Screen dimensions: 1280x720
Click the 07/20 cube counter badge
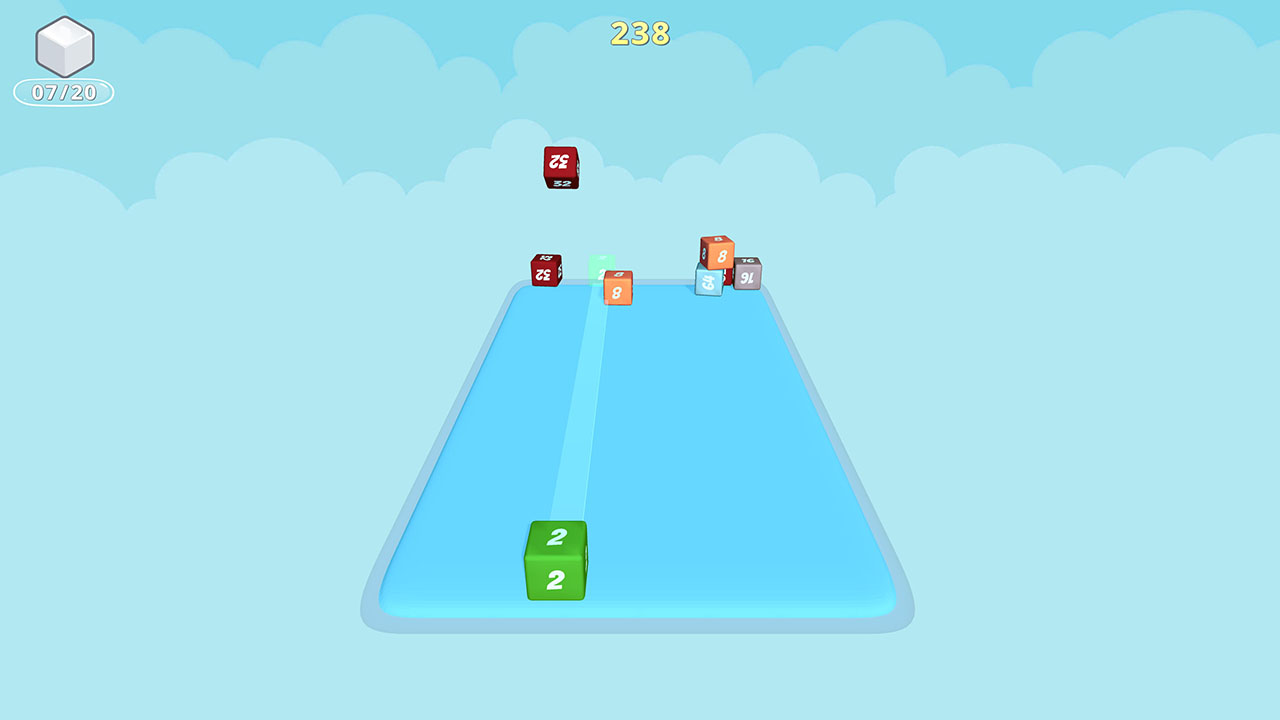tap(62, 90)
